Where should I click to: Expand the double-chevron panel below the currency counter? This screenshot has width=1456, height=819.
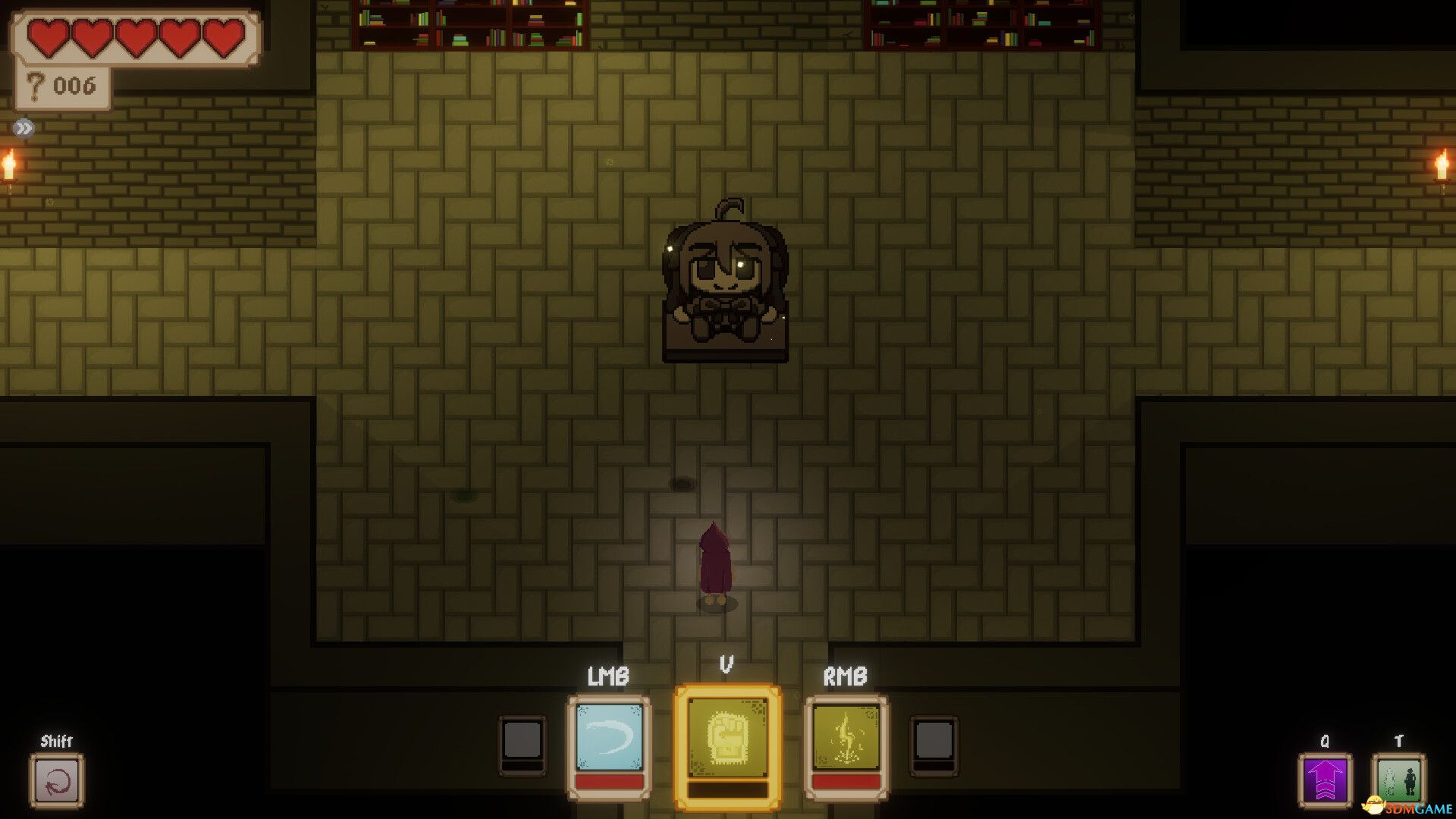pos(25,127)
